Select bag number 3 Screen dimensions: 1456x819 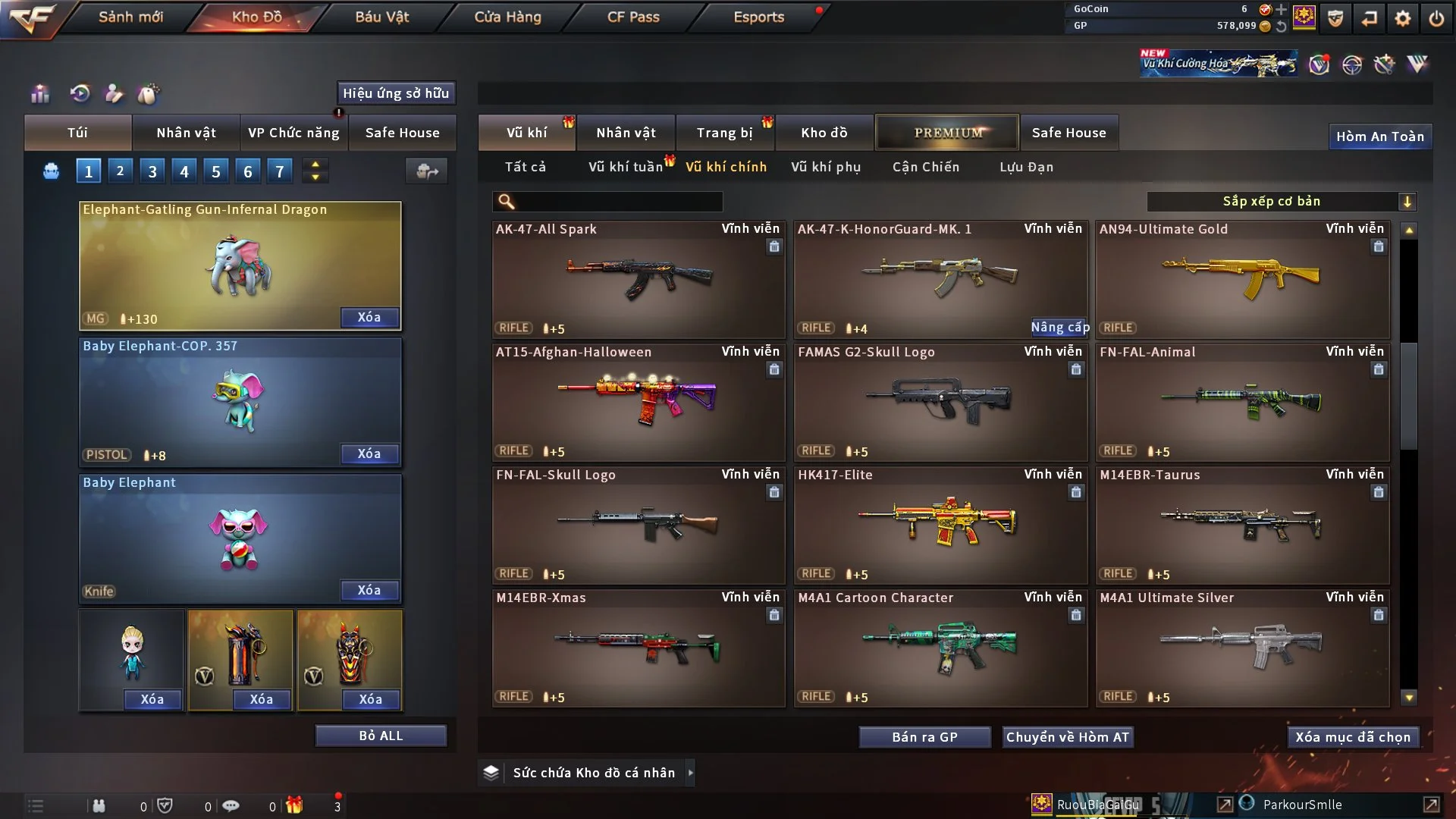(x=152, y=171)
